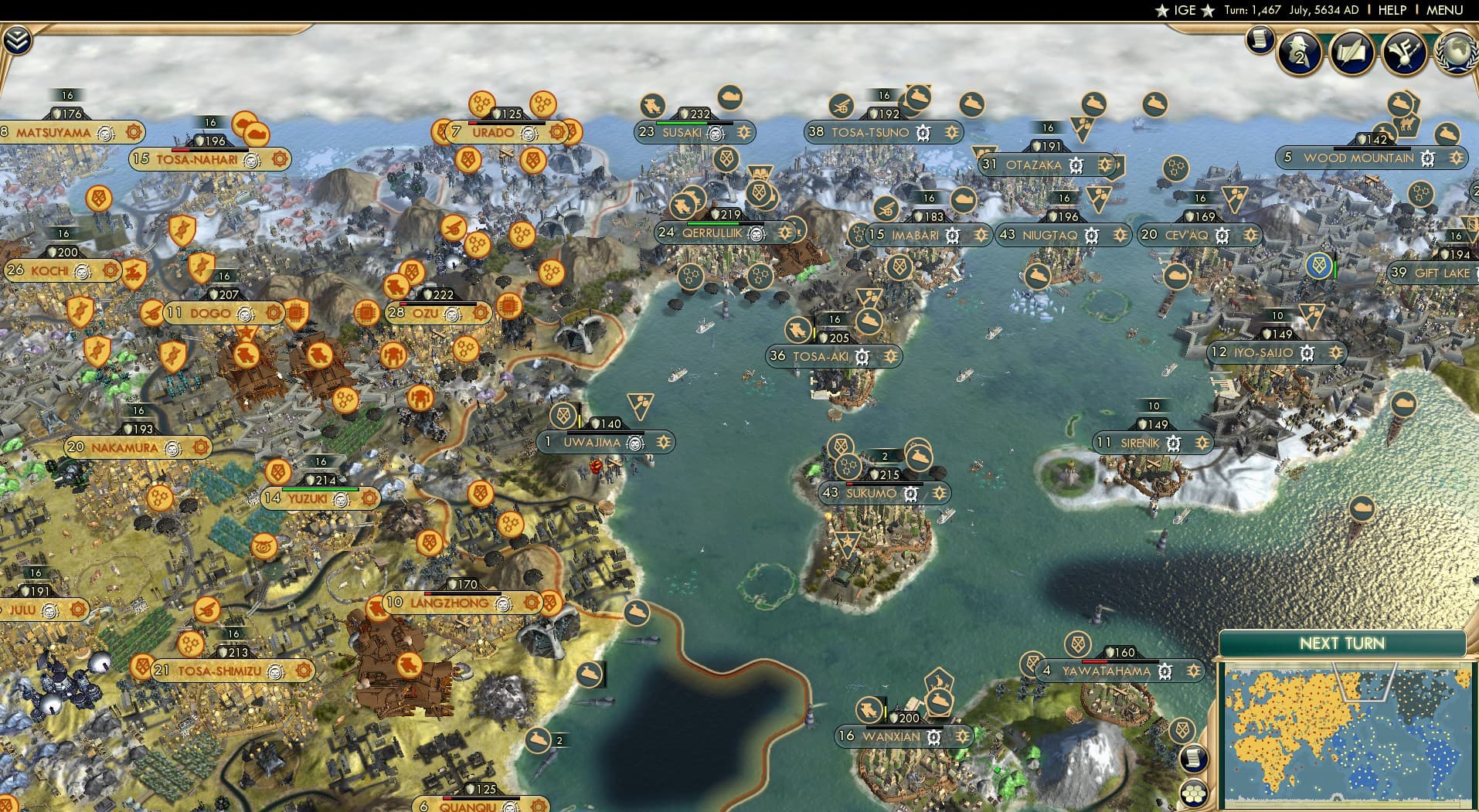Open the HELP item
Image resolution: width=1479 pixels, height=812 pixels.
(x=1391, y=10)
